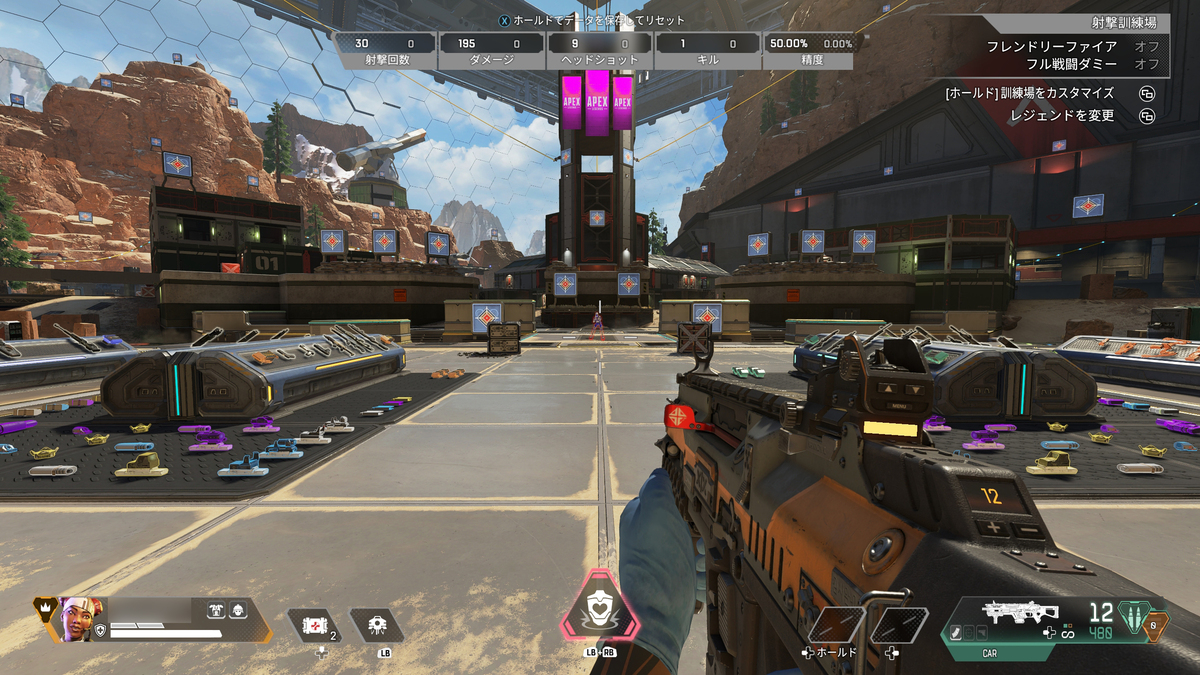Click the body armor icon by the portrait
The image size is (1200, 675).
tap(215, 609)
